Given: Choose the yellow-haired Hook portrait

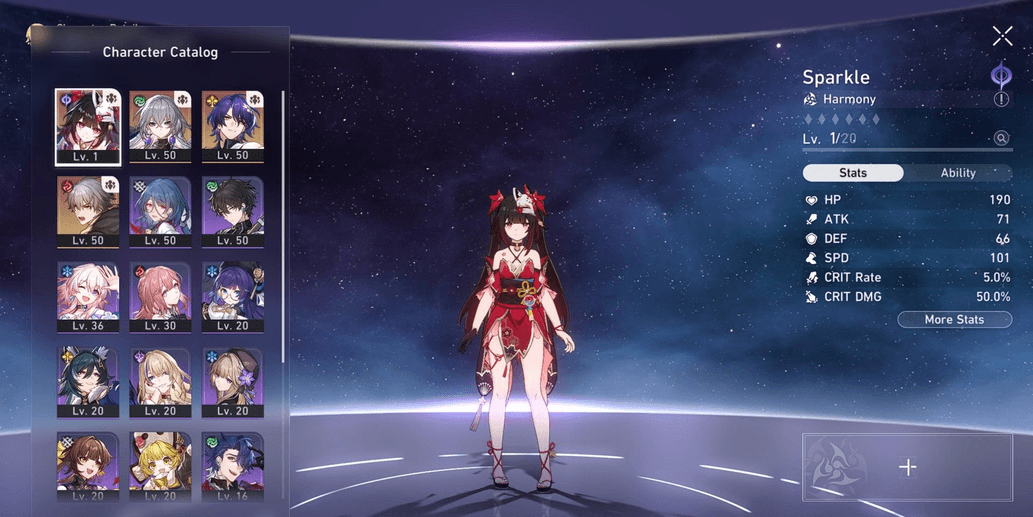Looking at the screenshot, I should pyautogui.click(x=160, y=466).
